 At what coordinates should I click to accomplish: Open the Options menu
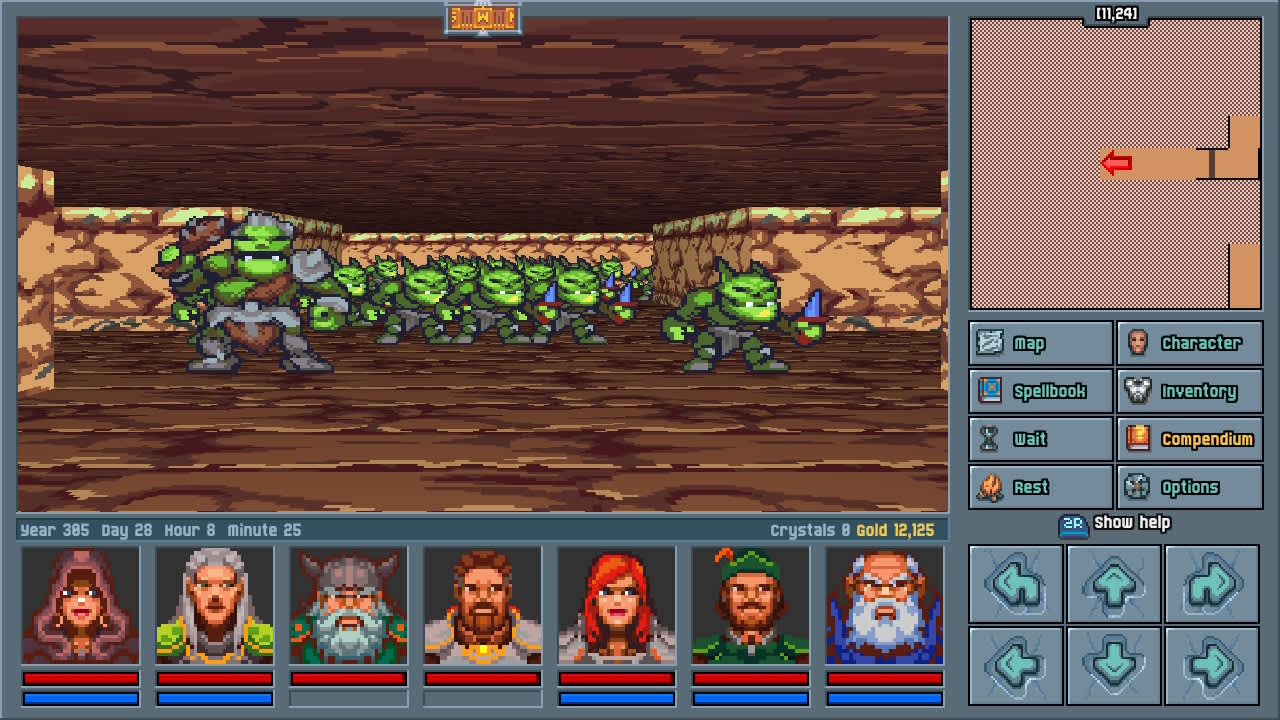(1190, 487)
